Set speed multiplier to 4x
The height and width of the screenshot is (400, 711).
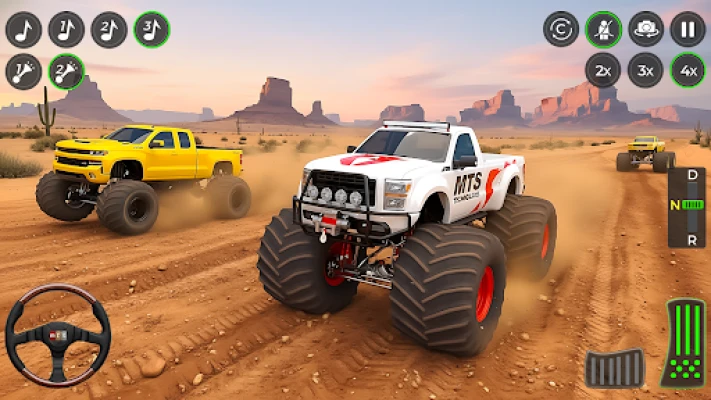coord(688,71)
